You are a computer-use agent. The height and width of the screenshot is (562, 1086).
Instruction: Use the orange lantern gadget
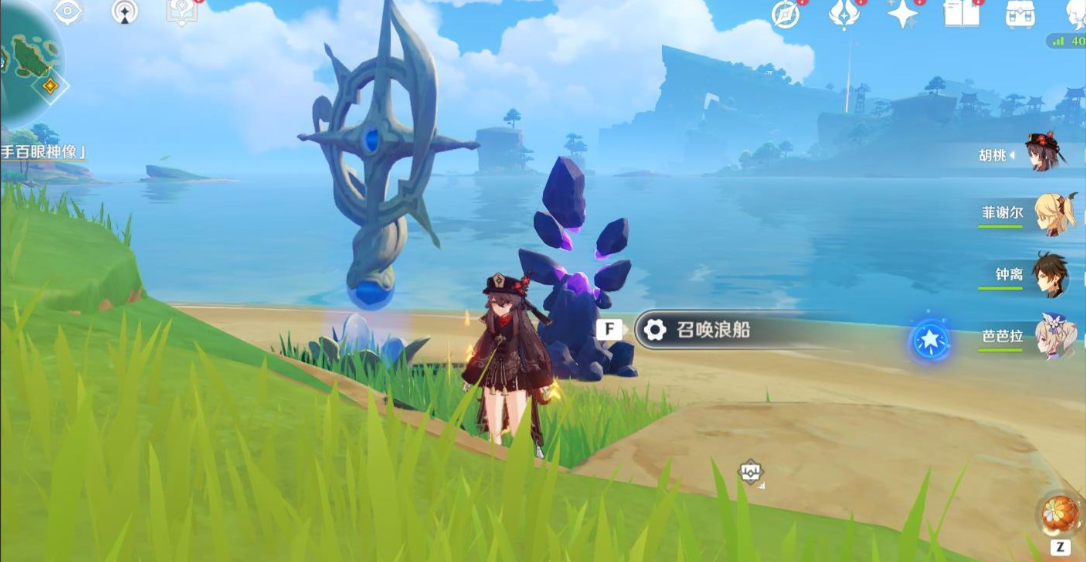point(1060,513)
